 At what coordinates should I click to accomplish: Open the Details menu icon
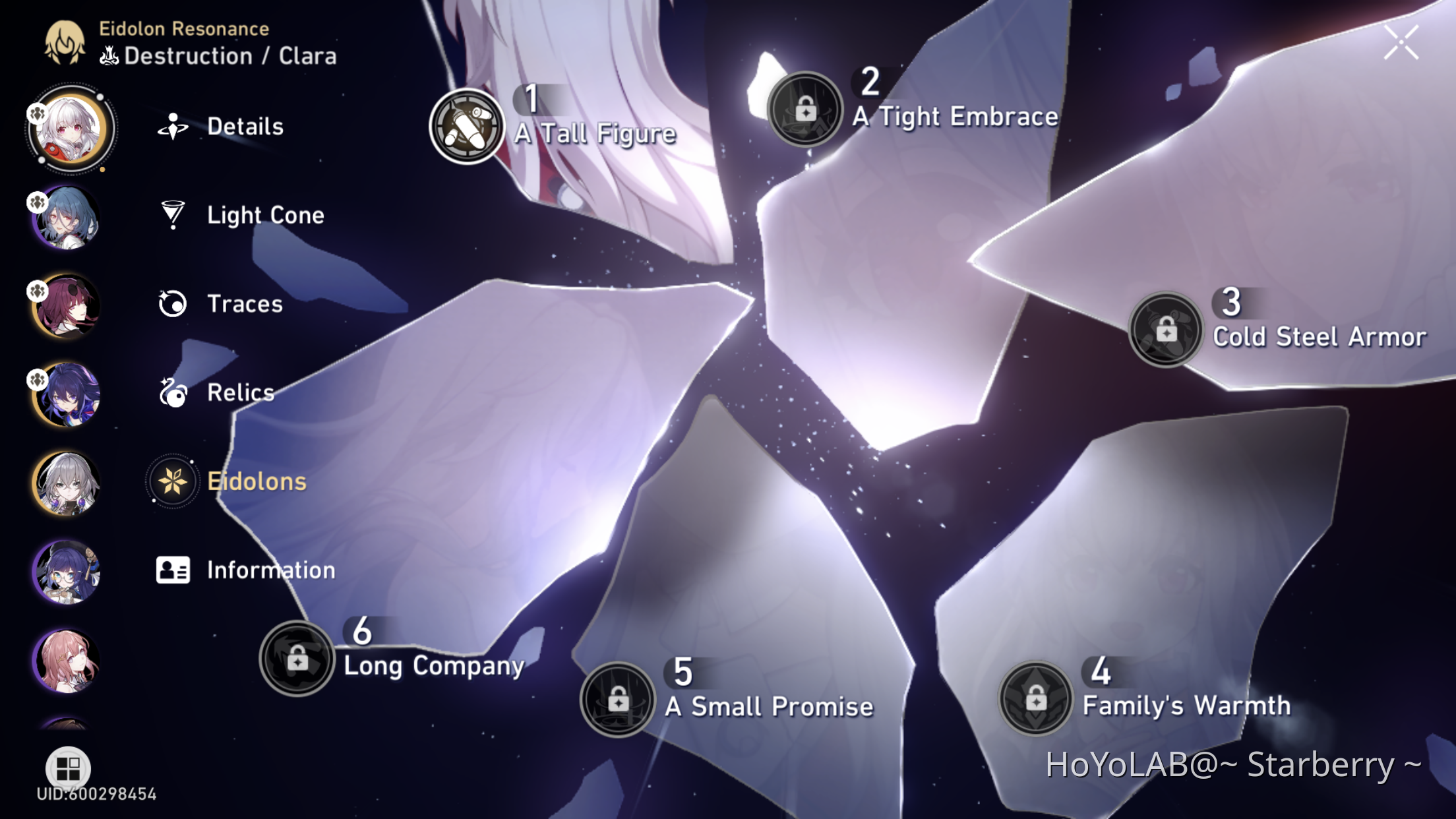(173, 126)
